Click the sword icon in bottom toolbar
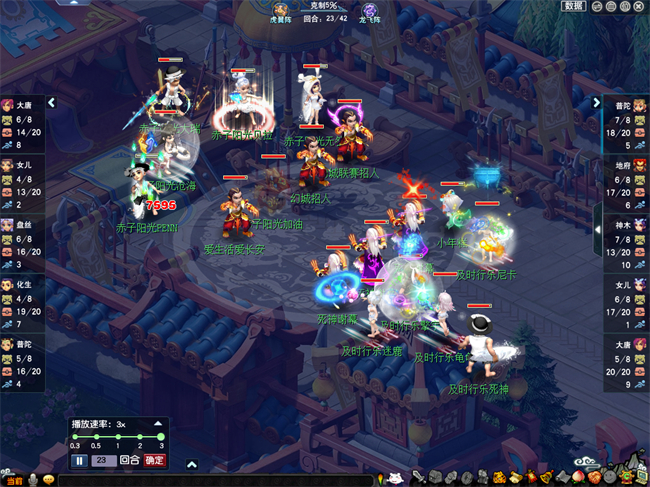 coord(418,478)
